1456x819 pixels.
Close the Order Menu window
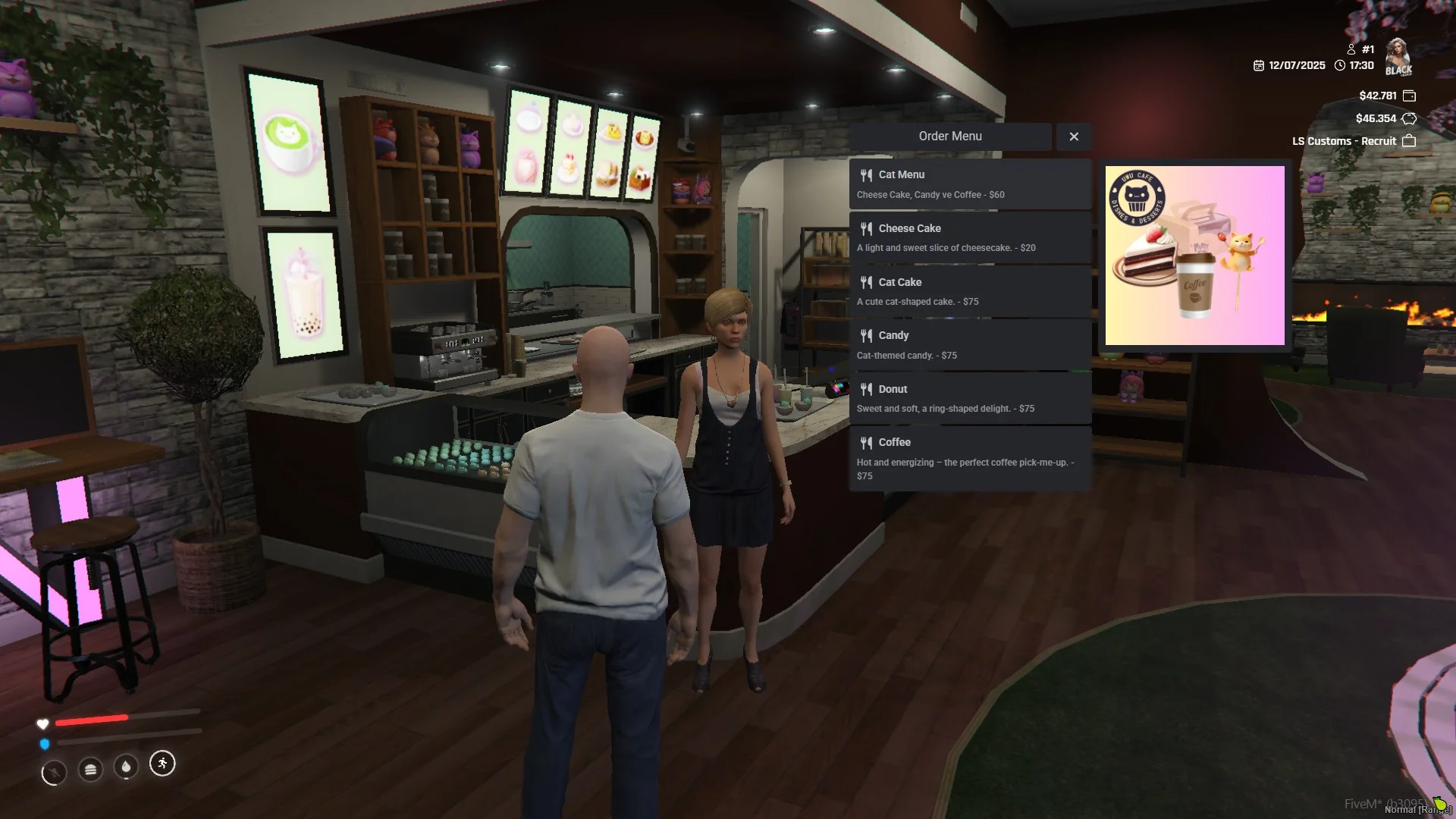[x=1073, y=136]
